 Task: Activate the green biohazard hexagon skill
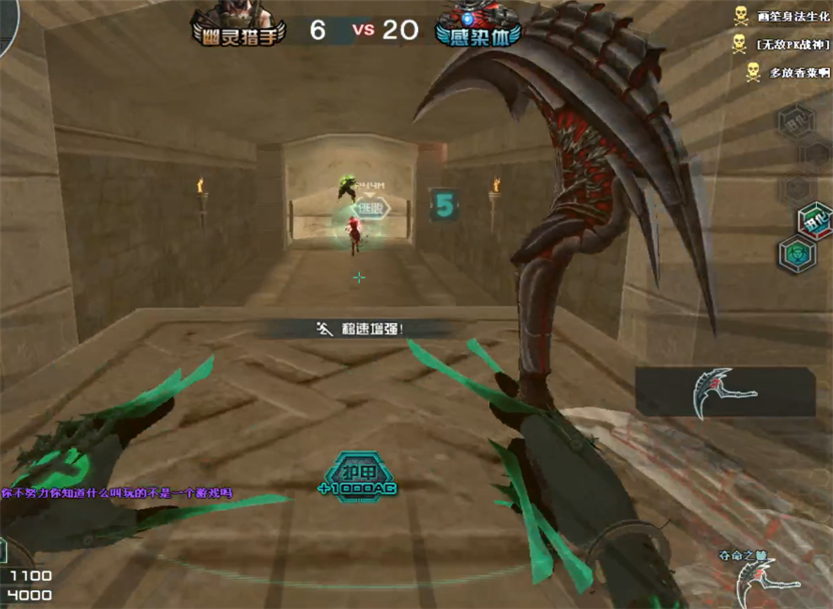click(x=797, y=252)
